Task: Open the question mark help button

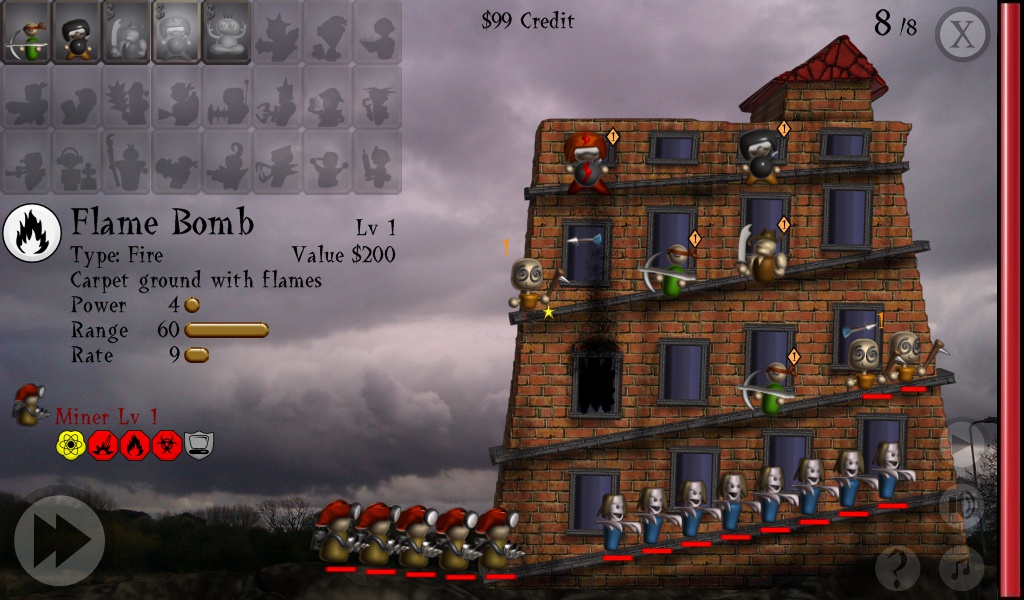Action: click(x=897, y=569)
